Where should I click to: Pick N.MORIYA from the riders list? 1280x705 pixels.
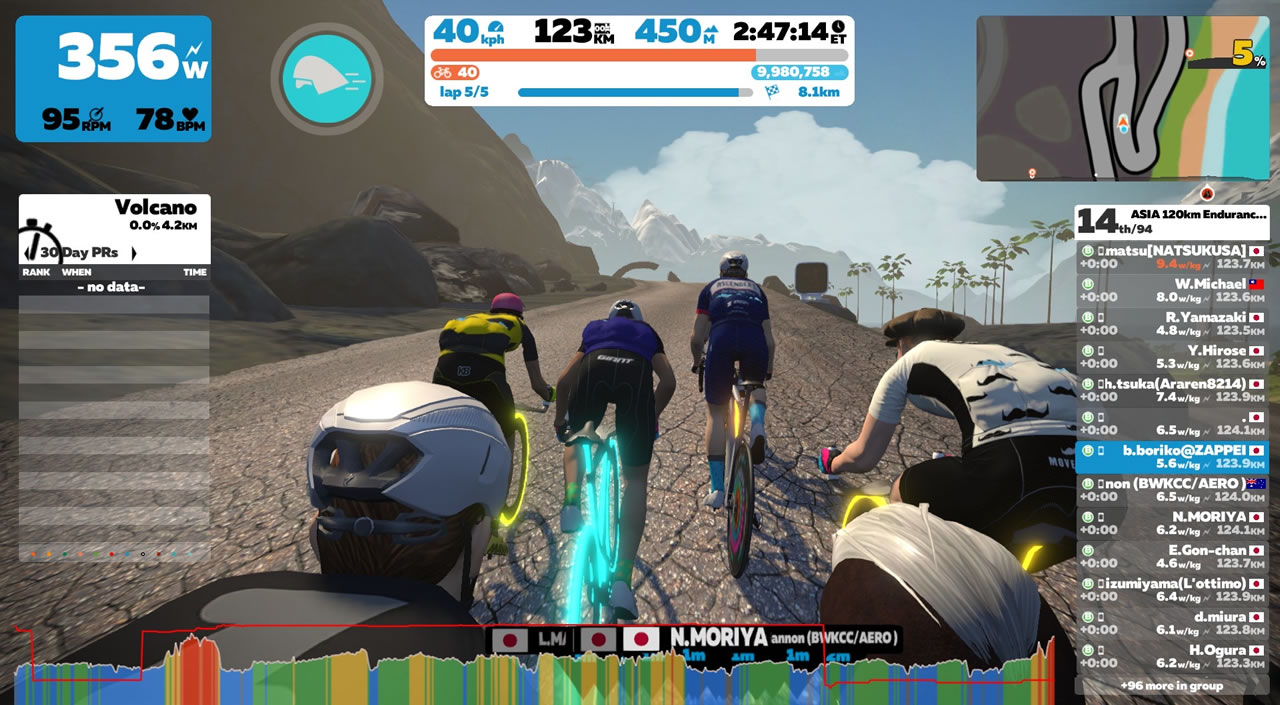1172,523
